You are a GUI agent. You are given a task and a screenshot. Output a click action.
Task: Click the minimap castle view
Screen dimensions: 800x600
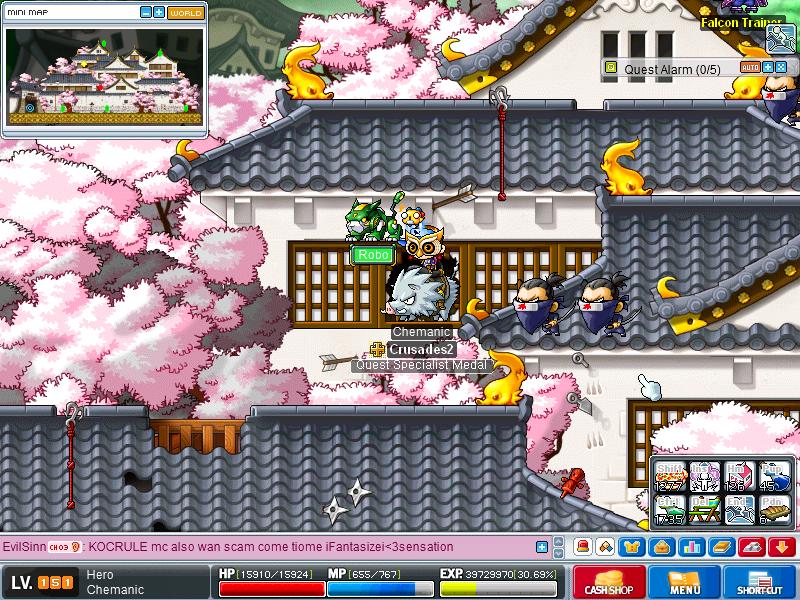(x=104, y=76)
